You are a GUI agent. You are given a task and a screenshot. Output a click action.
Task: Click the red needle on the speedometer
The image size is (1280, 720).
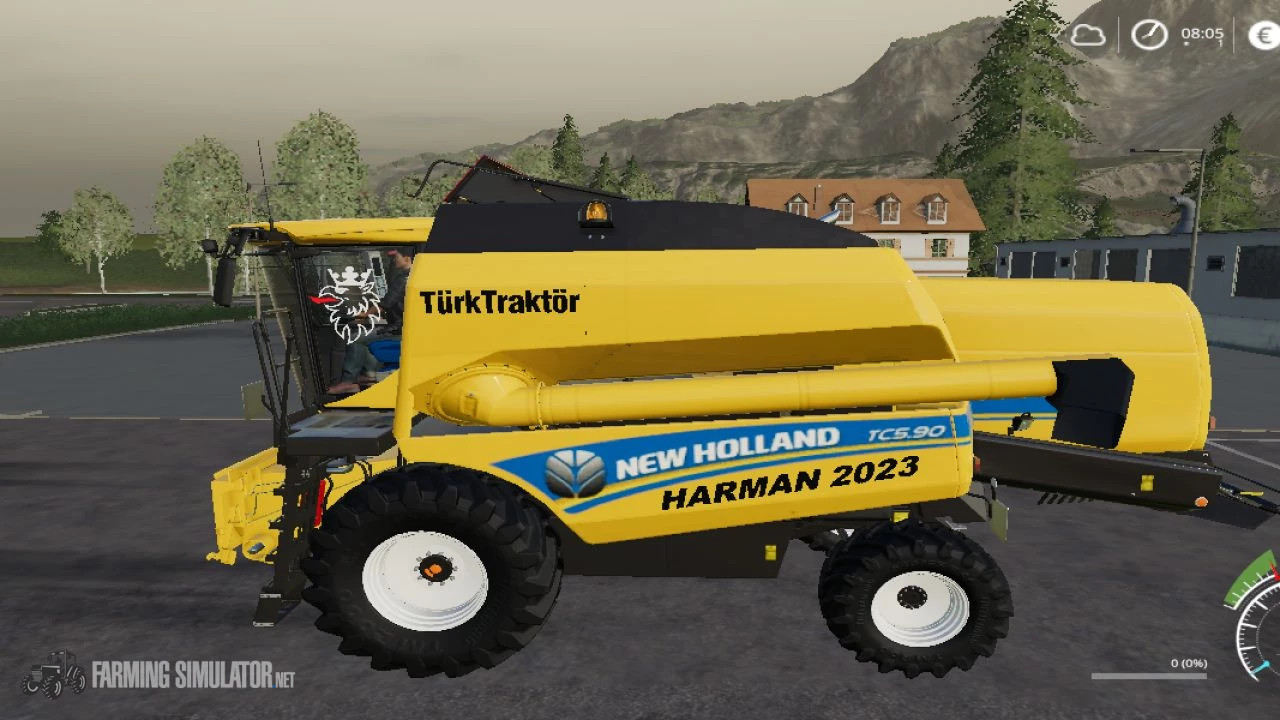[1276, 572]
